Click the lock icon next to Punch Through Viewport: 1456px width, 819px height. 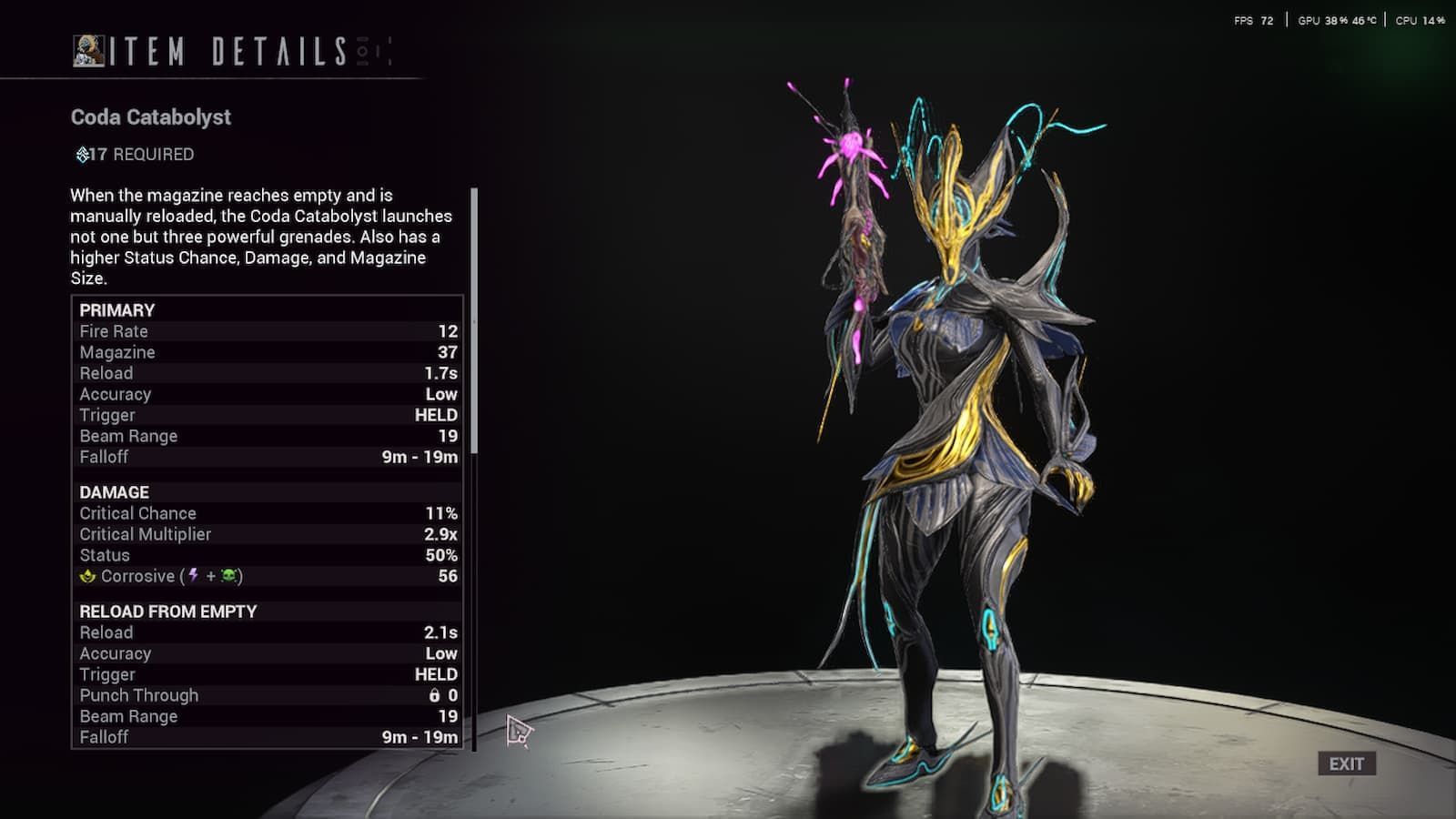(x=434, y=695)
